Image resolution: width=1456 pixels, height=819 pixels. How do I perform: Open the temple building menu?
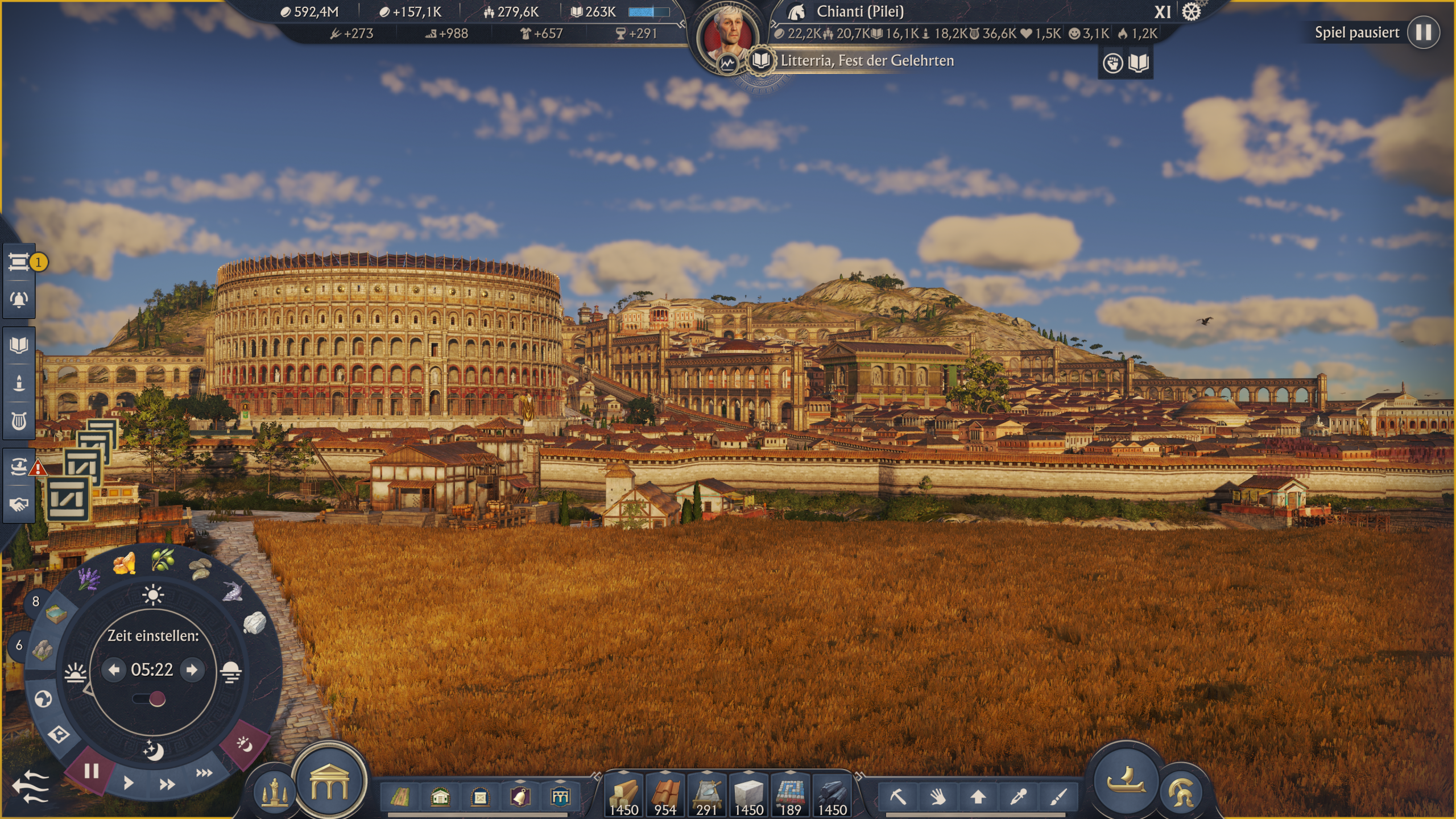pos(329,782)
